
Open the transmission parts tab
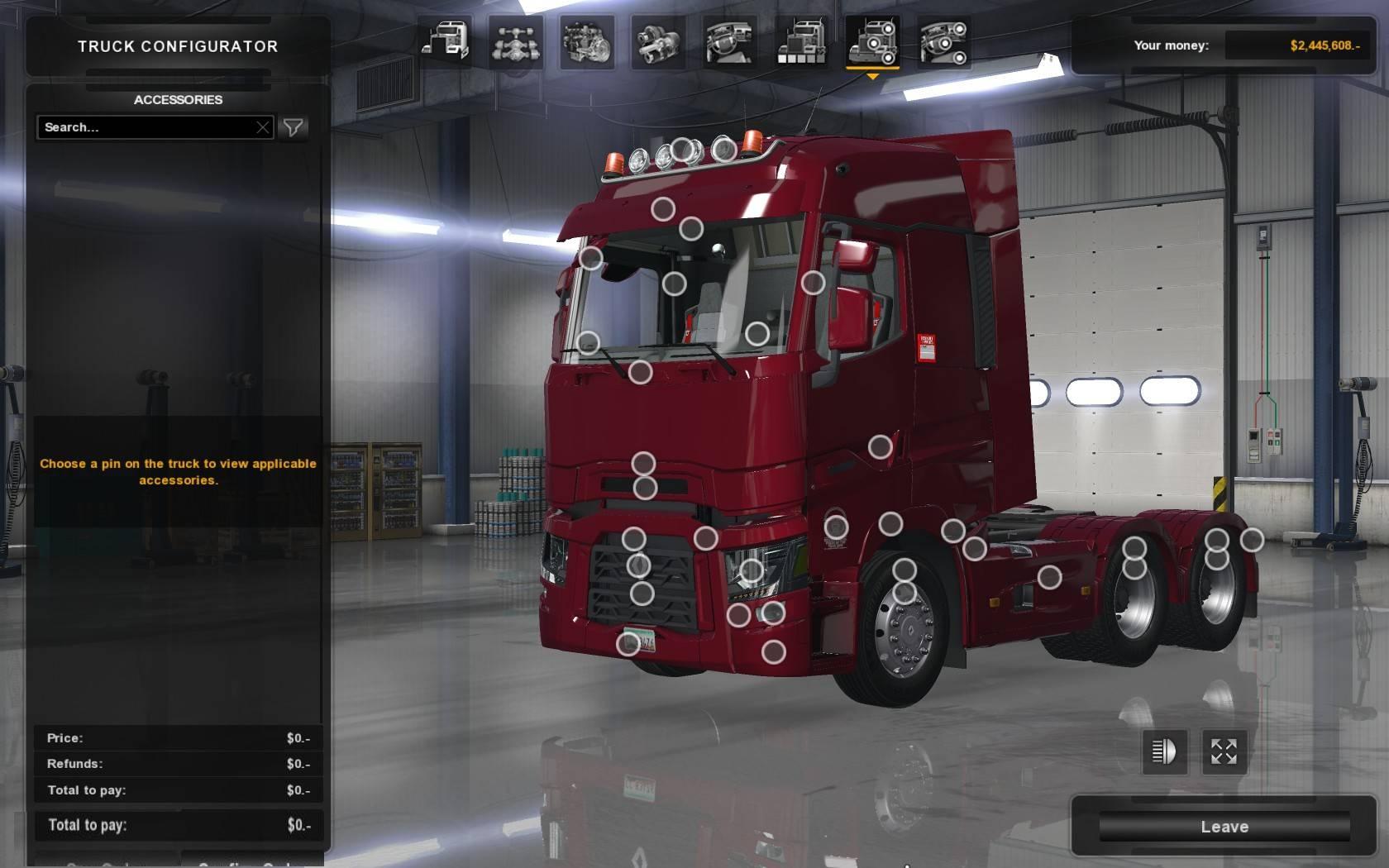[x=659, y=42]
